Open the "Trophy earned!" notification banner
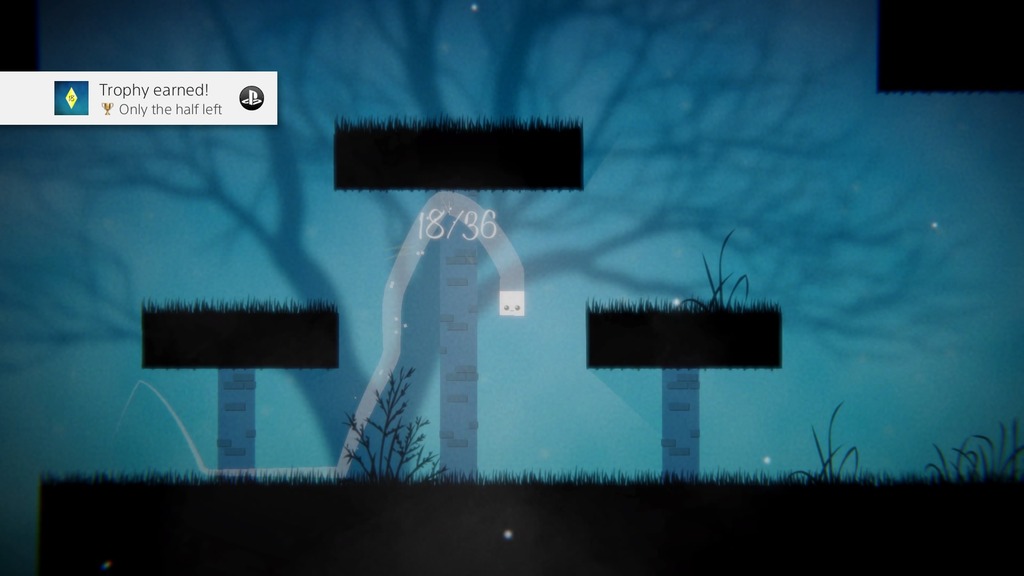 (160, 98)
